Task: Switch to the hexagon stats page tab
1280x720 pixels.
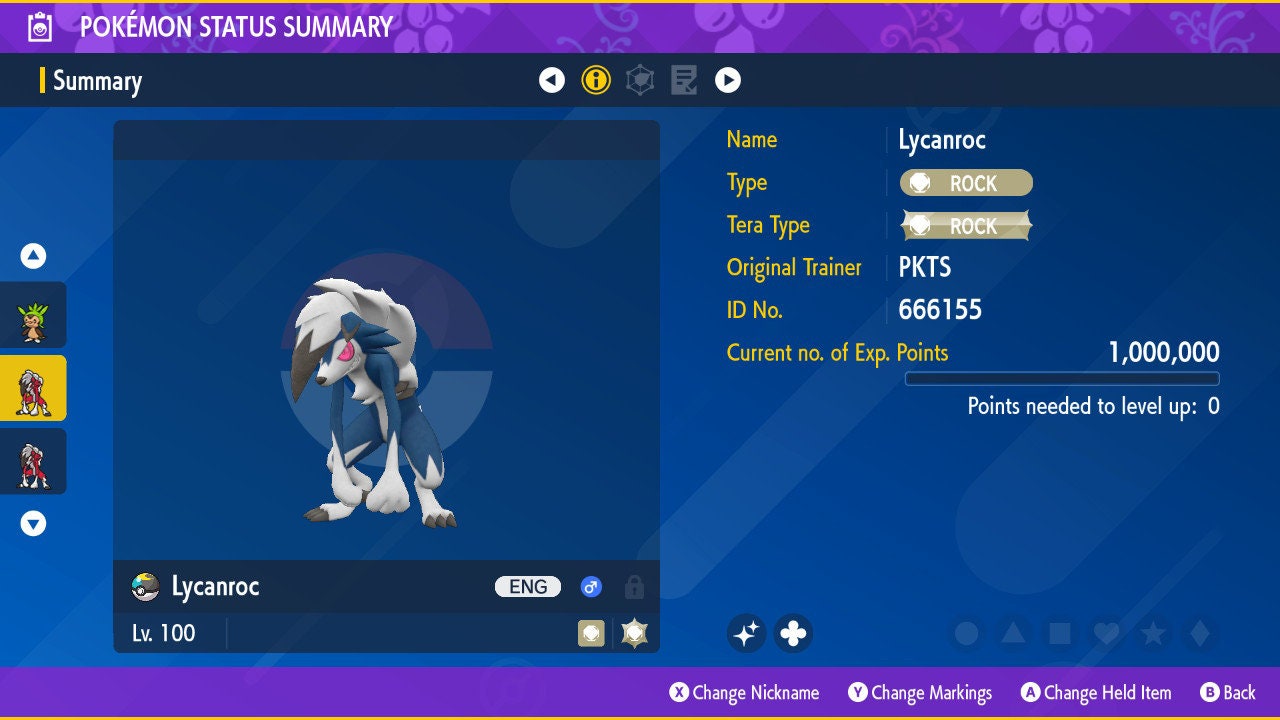Action: (640, 80)
